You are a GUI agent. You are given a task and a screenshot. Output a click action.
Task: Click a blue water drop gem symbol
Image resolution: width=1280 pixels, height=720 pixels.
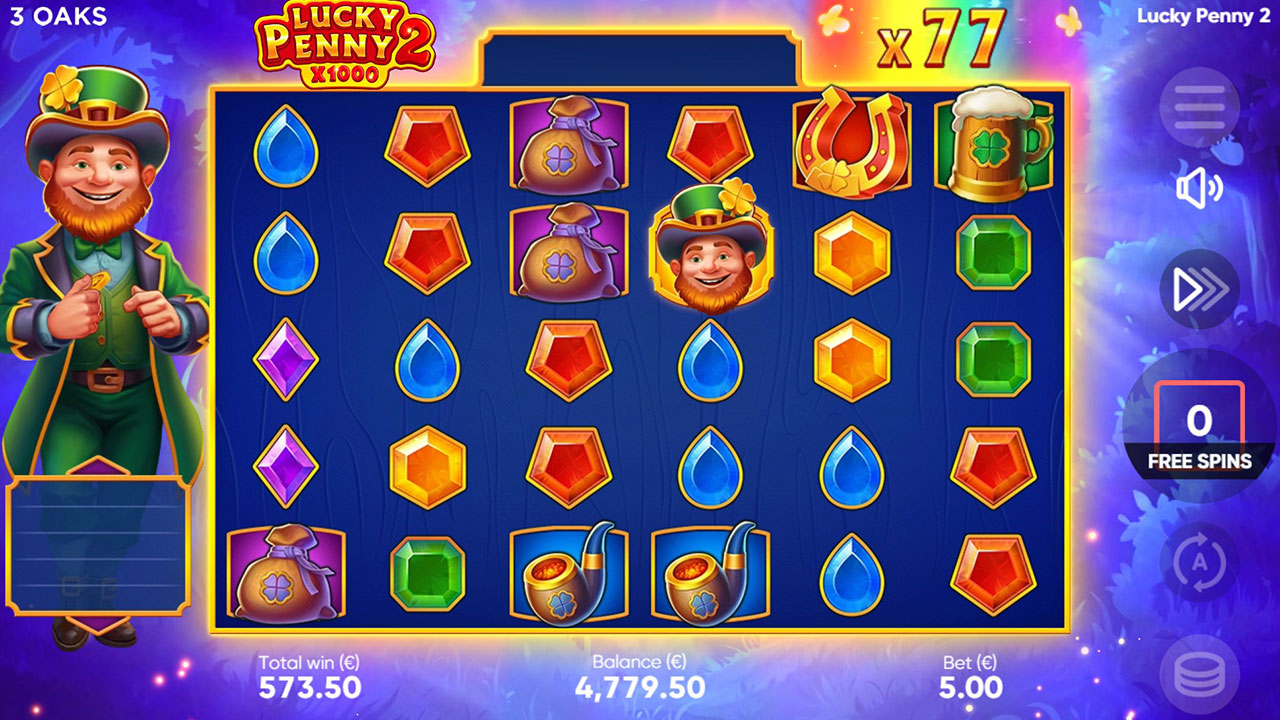(x=285, y=145)
